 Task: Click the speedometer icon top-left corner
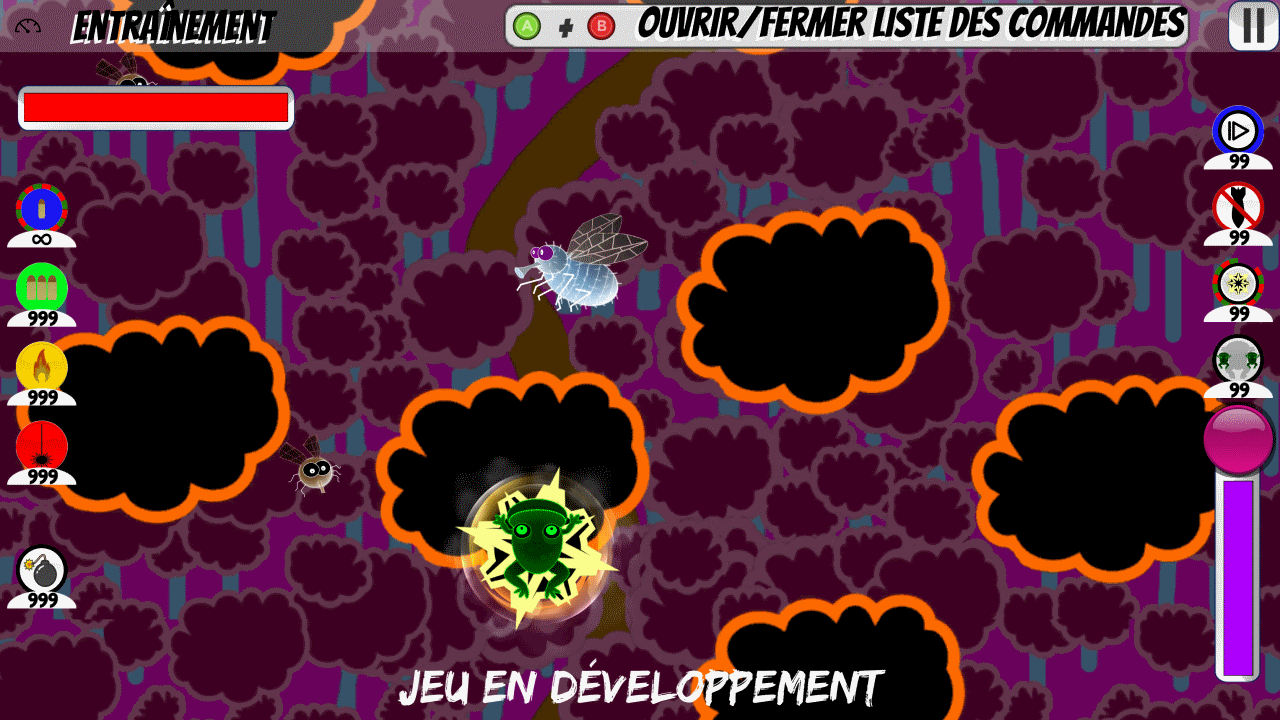(x=27, y=24)
